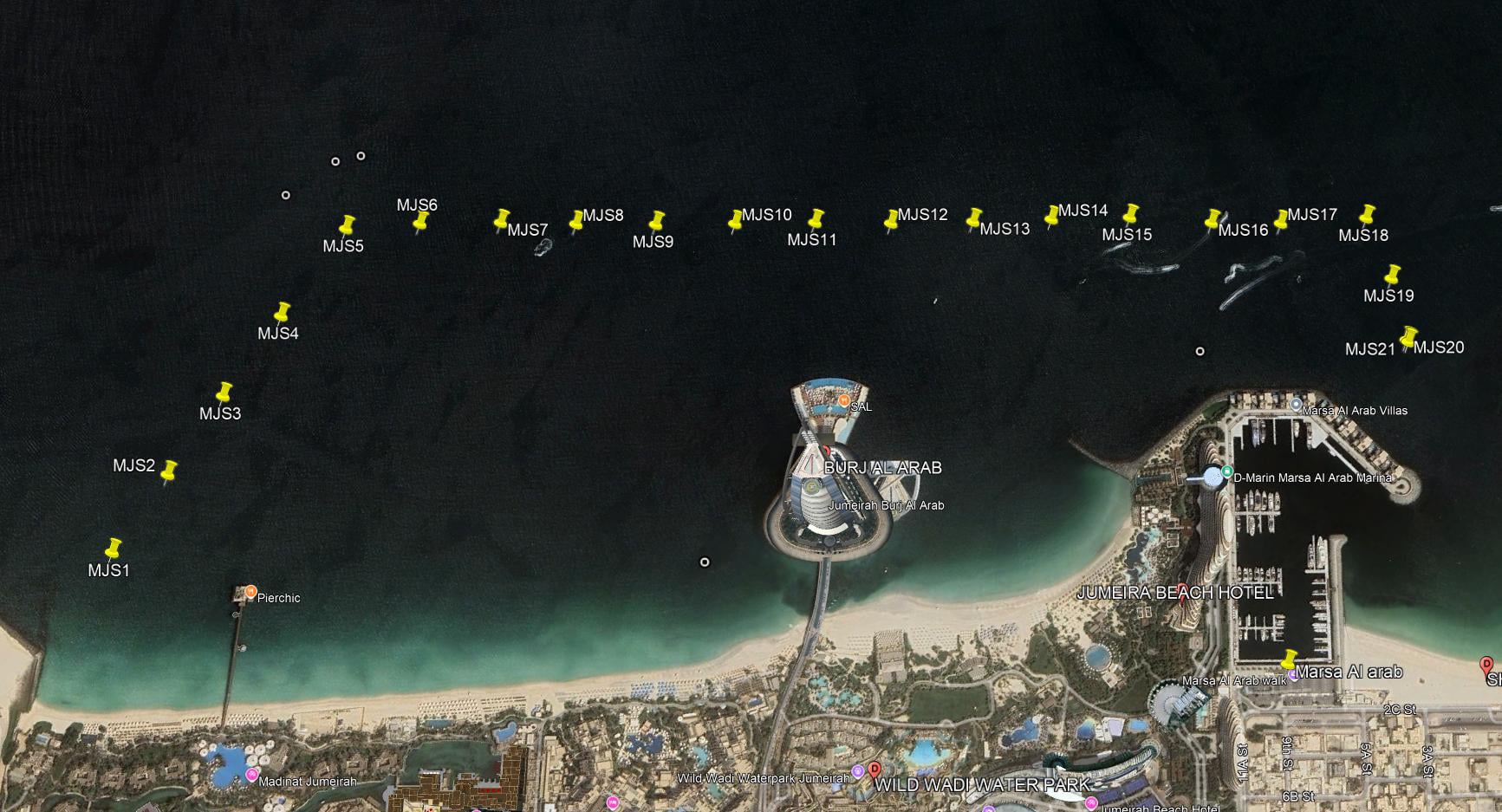Open the Madinat Jumeirah place marker
1502x812 pixels.
coord(252,774)
